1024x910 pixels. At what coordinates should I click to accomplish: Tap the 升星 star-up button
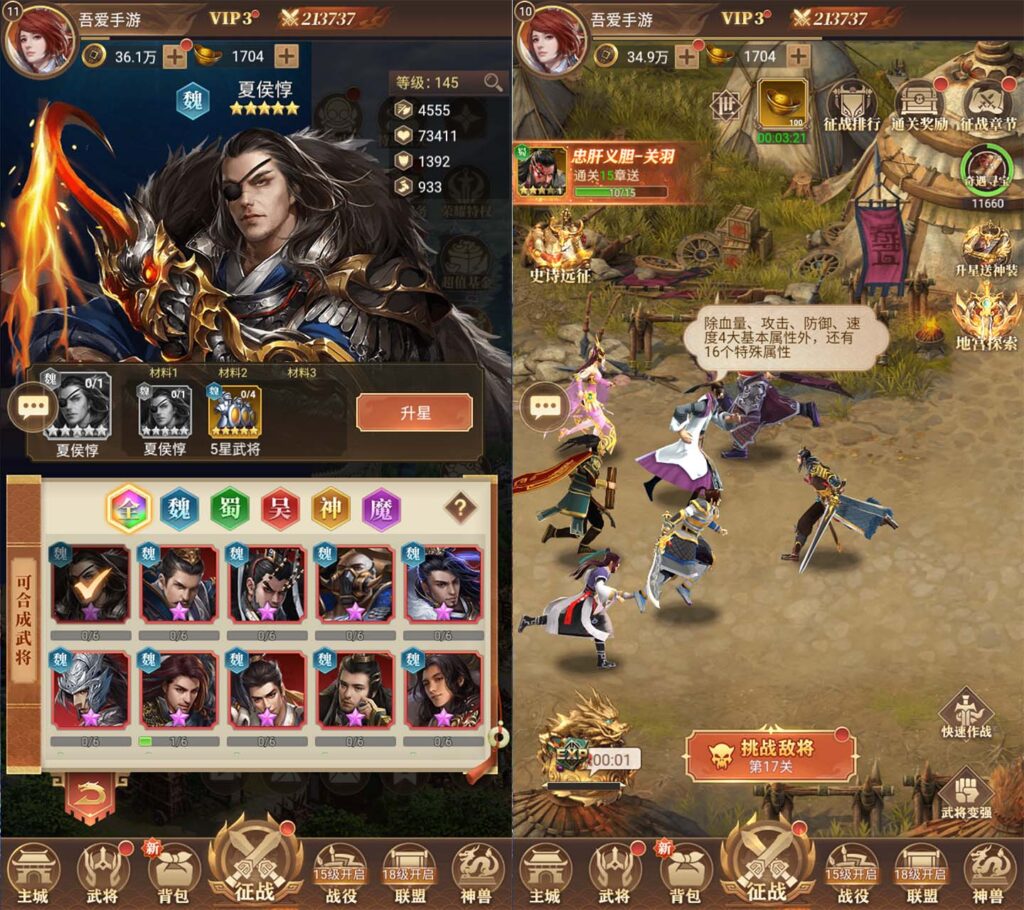coord(414,412)
